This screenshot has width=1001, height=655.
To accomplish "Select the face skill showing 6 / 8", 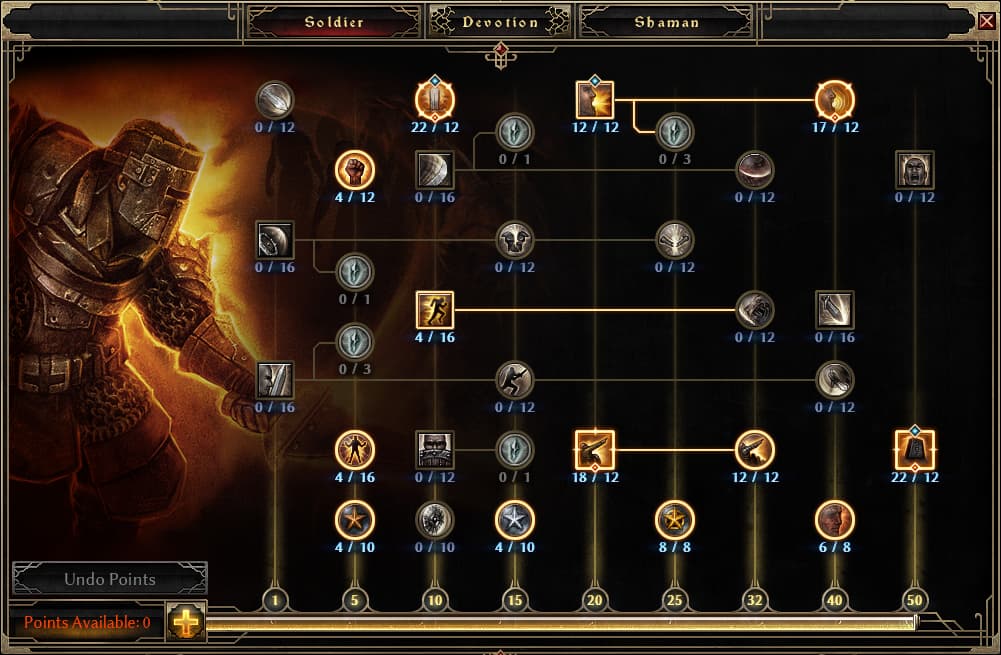I will point(835,520).
